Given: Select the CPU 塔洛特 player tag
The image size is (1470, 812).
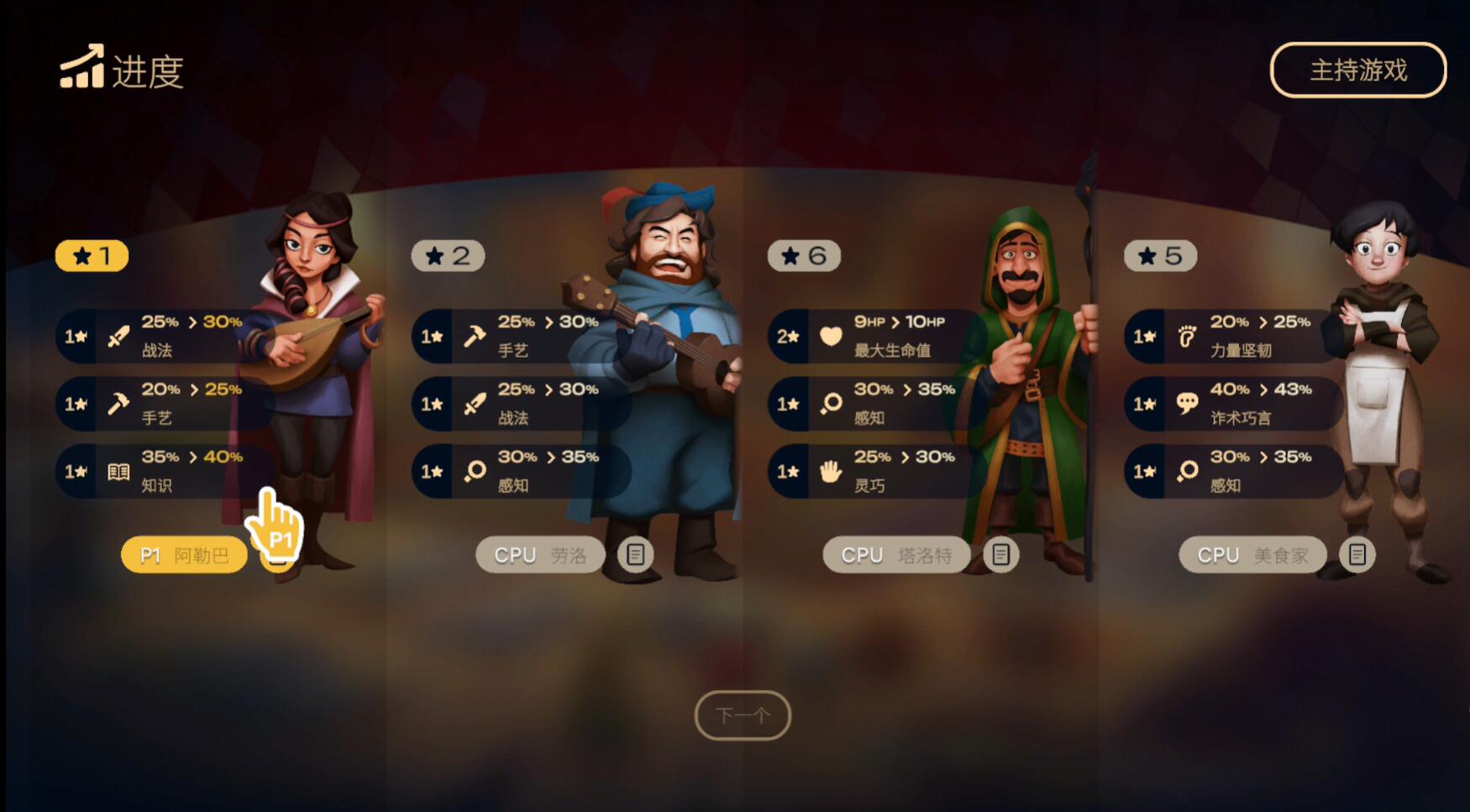Looking at the screenshot, I should pos(896,555).
